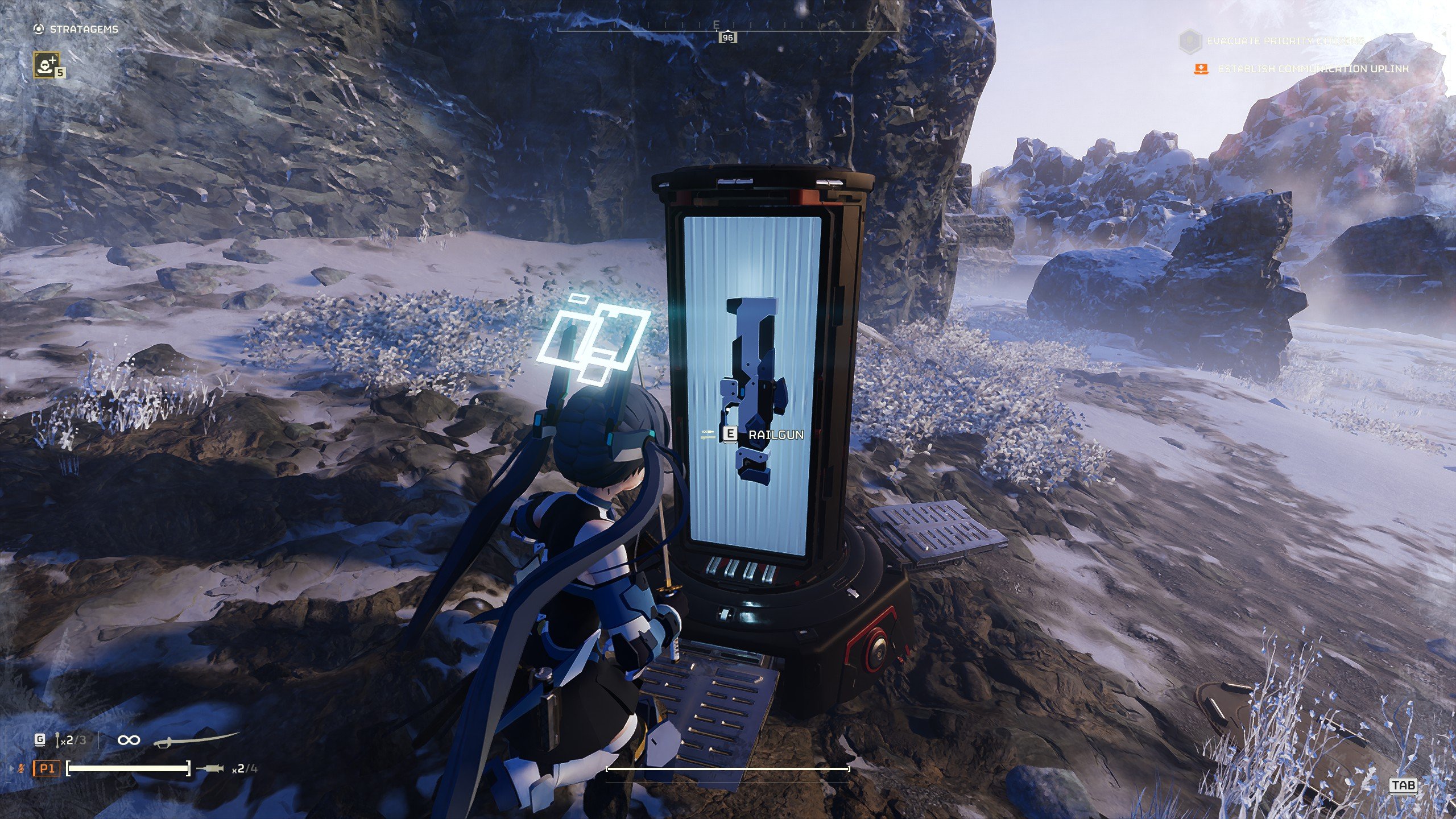This screenshot has height=819, width=1456.
Task: Choose the saber weapon icon
Action: [195, 739]
